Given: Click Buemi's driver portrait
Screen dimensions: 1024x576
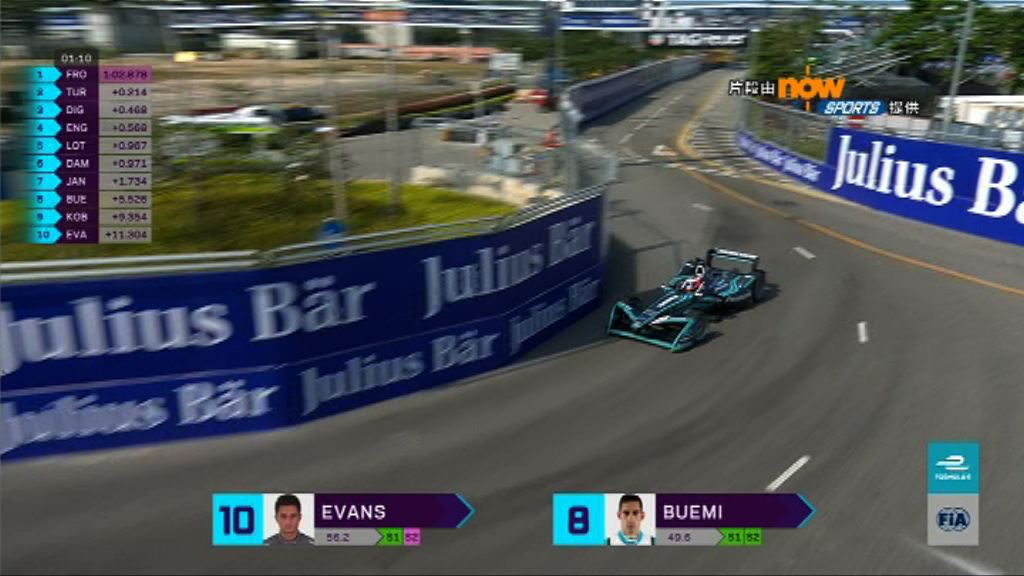Looking at the screenshot, I should (x=630, y=519).
